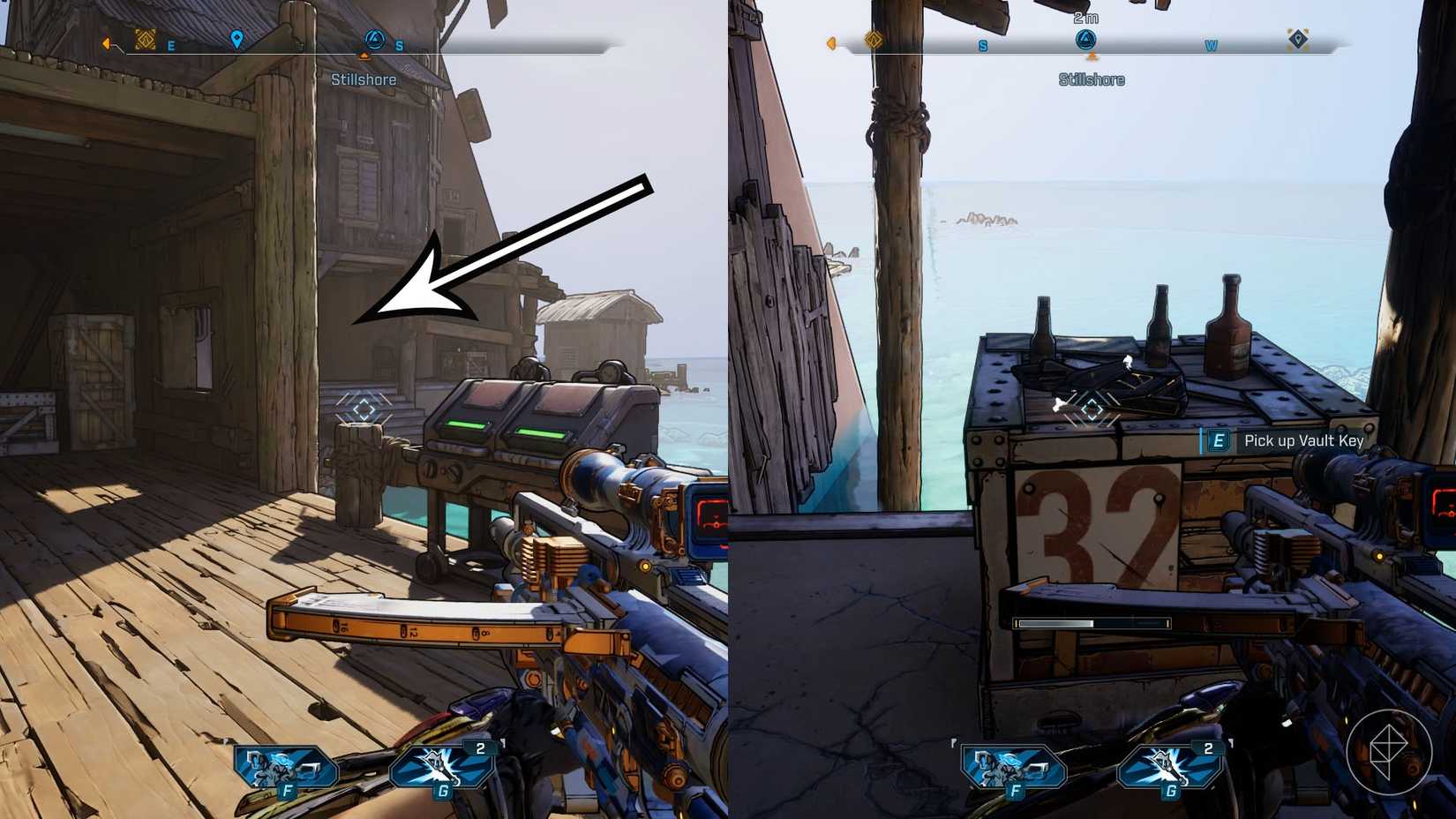Screen dimensions: 1456x819
Task: Click the blue location pin on the left compass
Action: 238,40
